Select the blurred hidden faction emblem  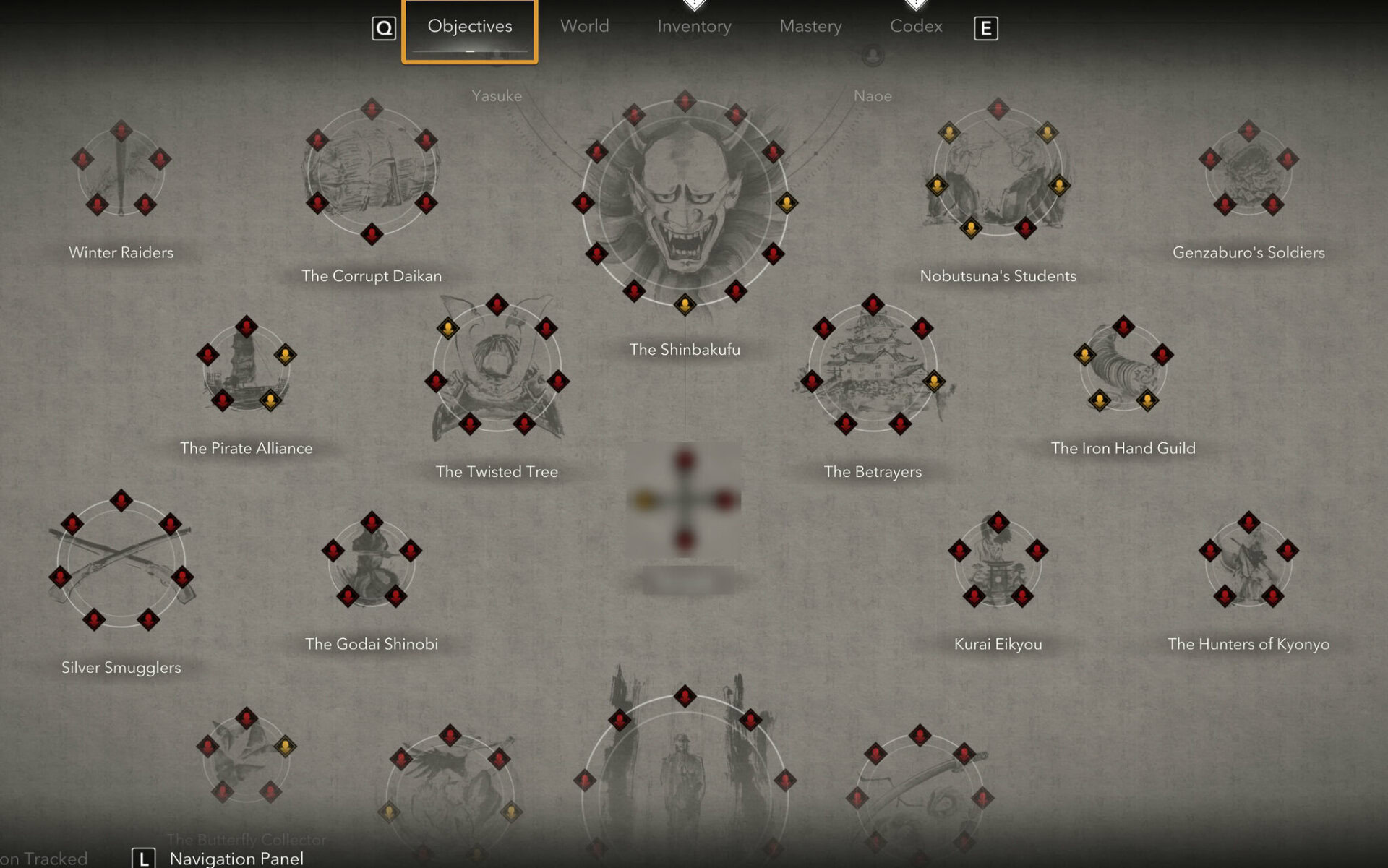tap(685, 499)
